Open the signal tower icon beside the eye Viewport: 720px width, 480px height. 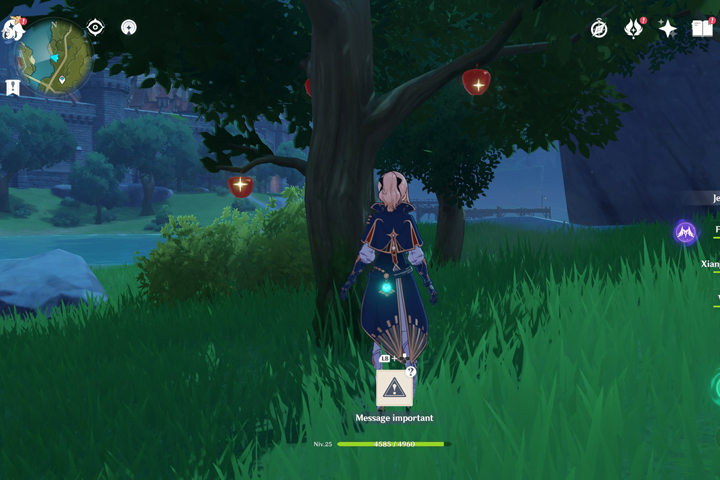tap(128, 28)
